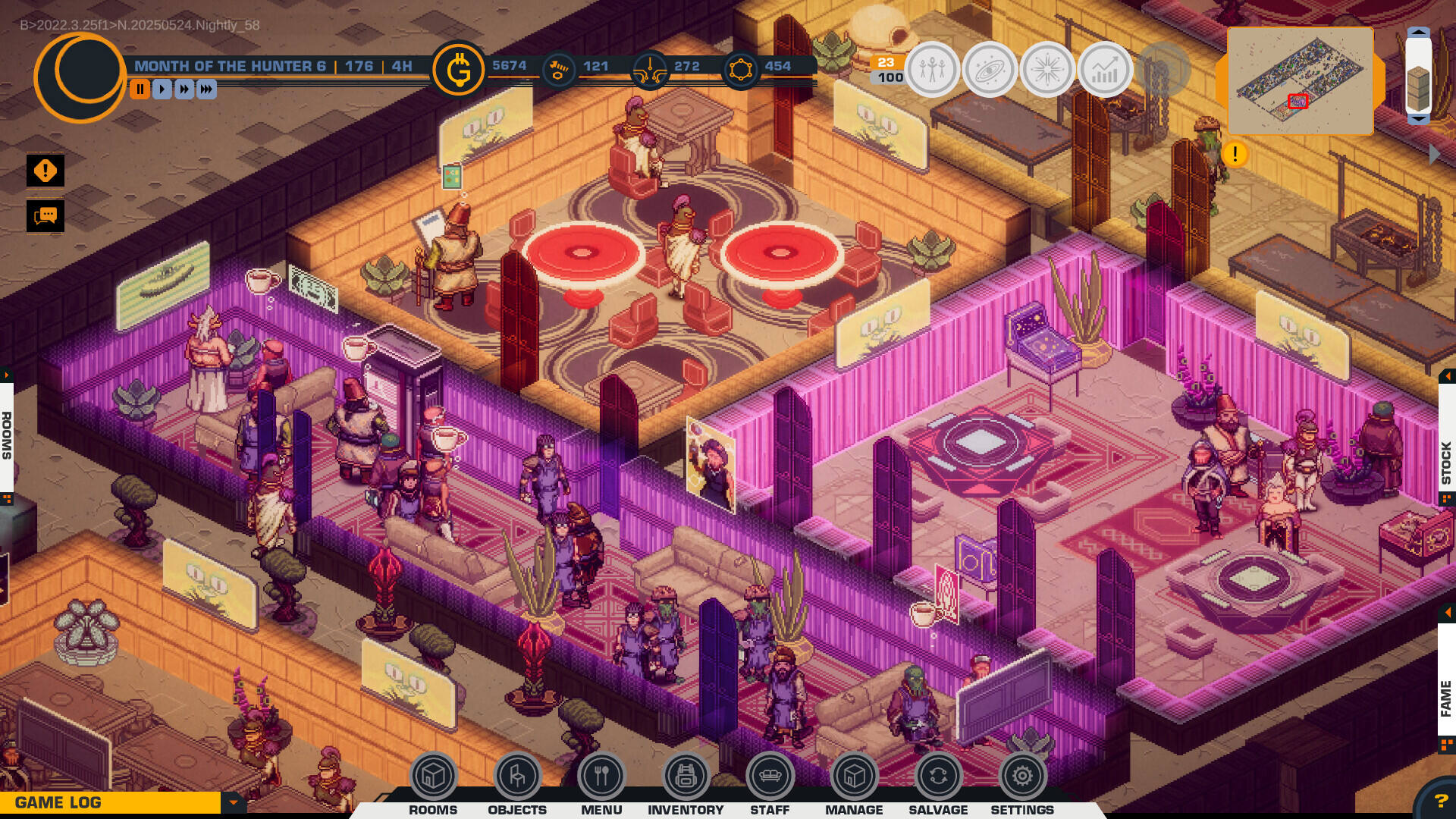Open the Inventory backpack panel
This screenshot has height=819, width=1456.
click(685, 777)
